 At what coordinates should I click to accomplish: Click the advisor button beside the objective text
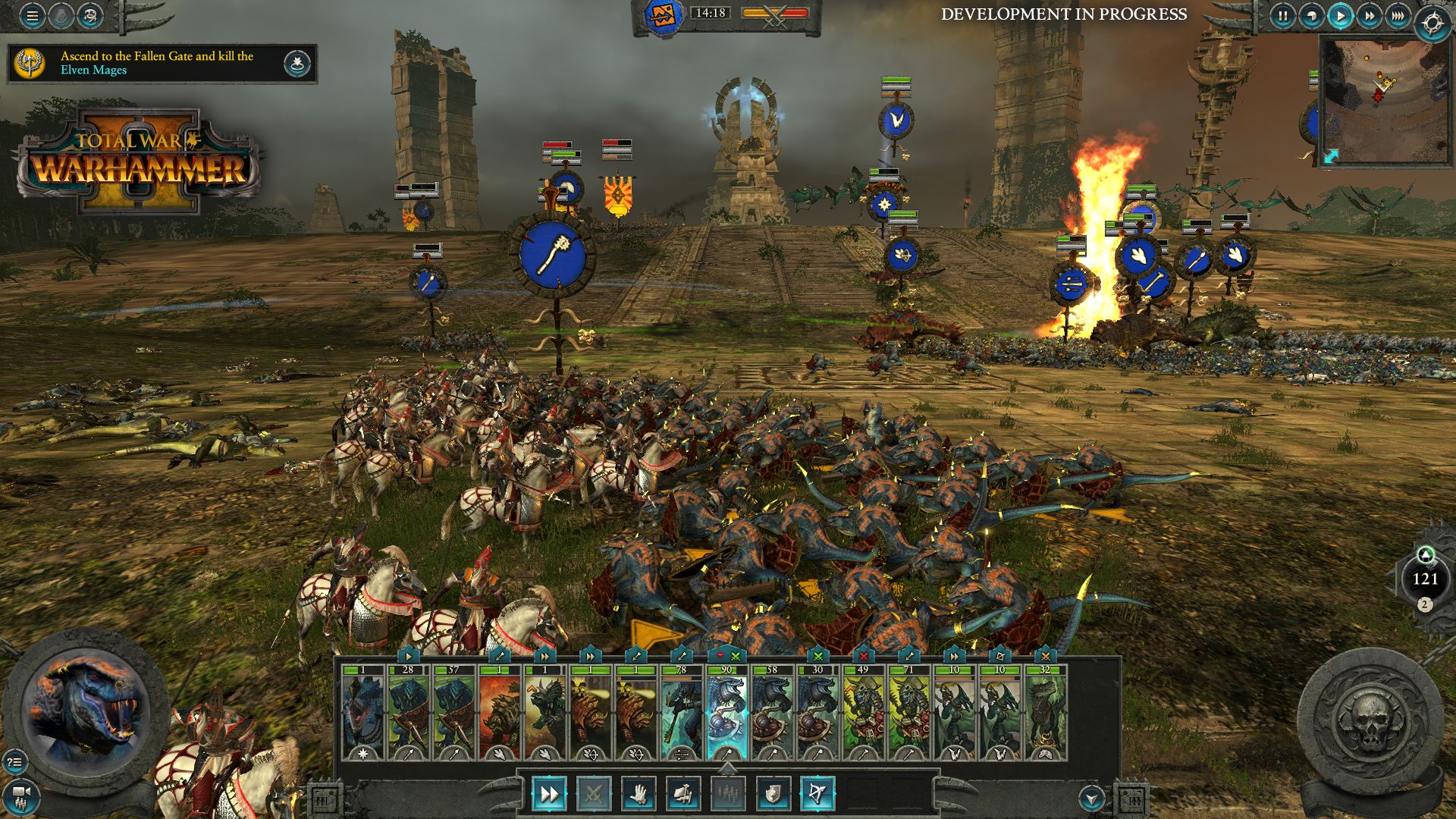296,62
